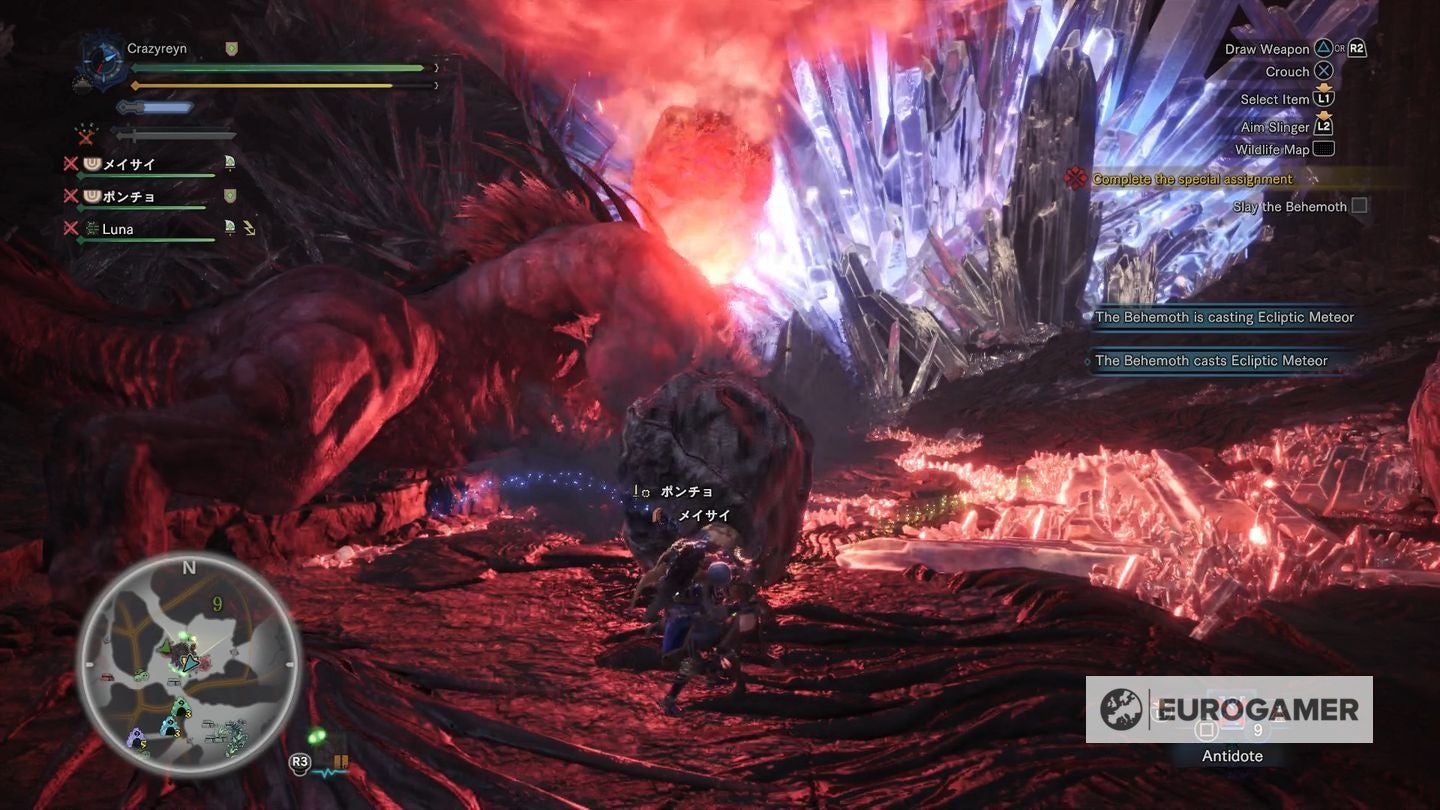Click the compass icon in the top-left HUD
The image size is (1440, 810).
pyautogui.click(x=101, y=63)
